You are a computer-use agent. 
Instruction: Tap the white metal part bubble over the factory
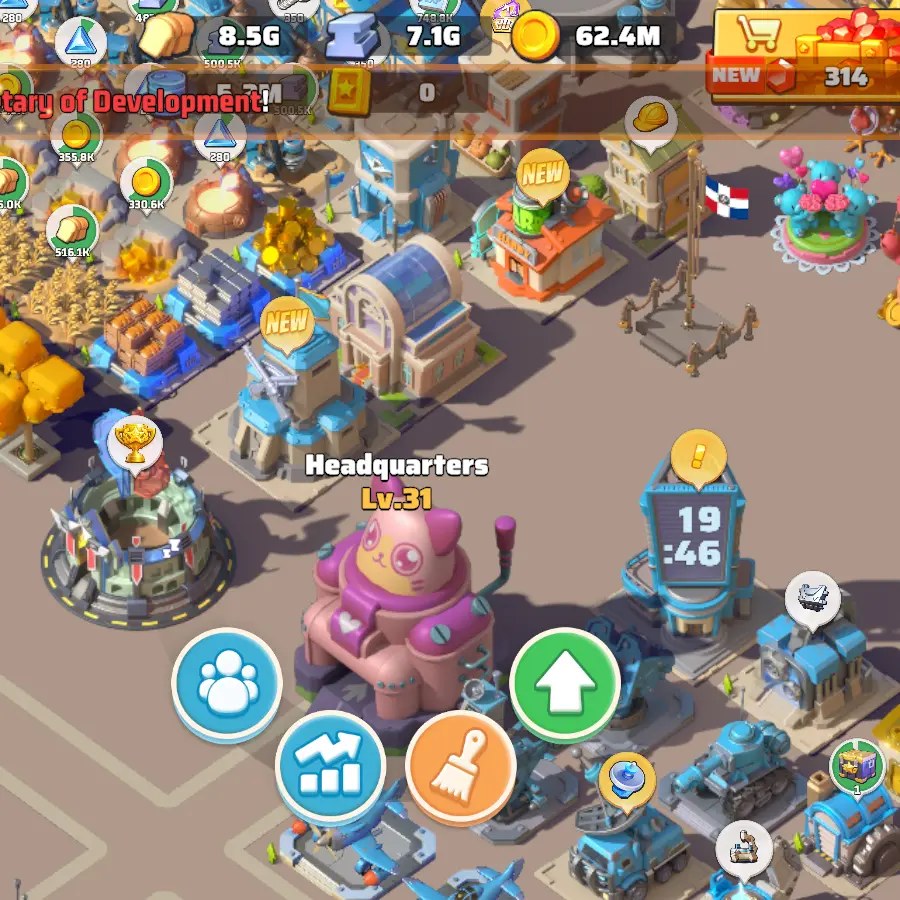(812, 598)
